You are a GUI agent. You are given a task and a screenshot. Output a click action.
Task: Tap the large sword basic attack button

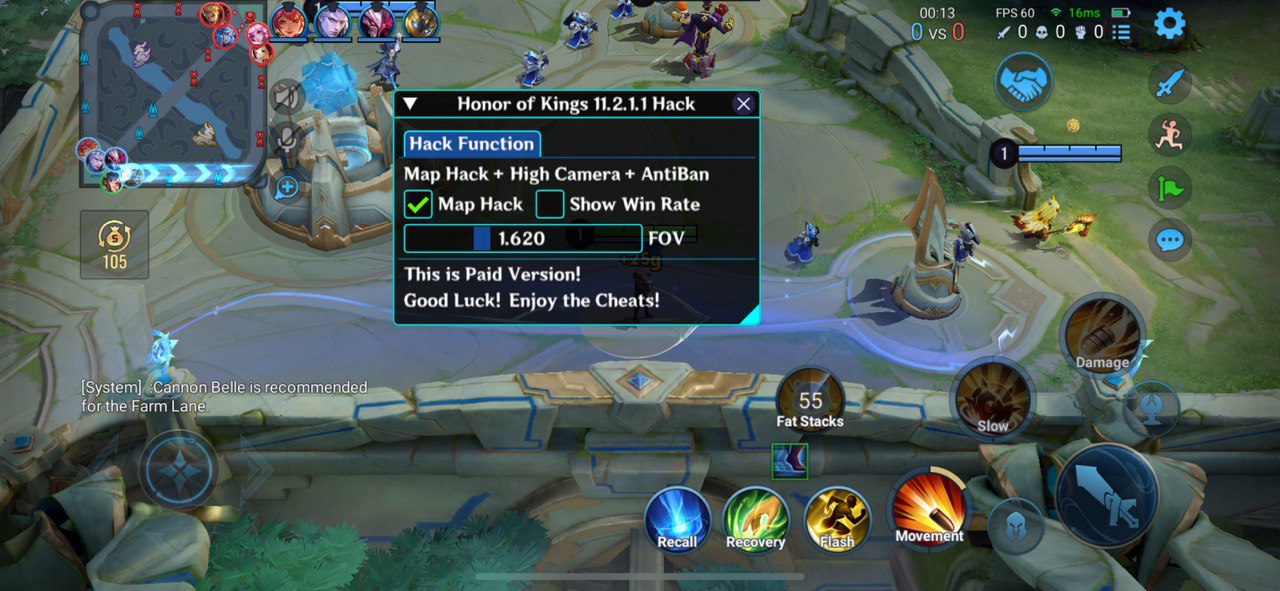click(1107, 495)
